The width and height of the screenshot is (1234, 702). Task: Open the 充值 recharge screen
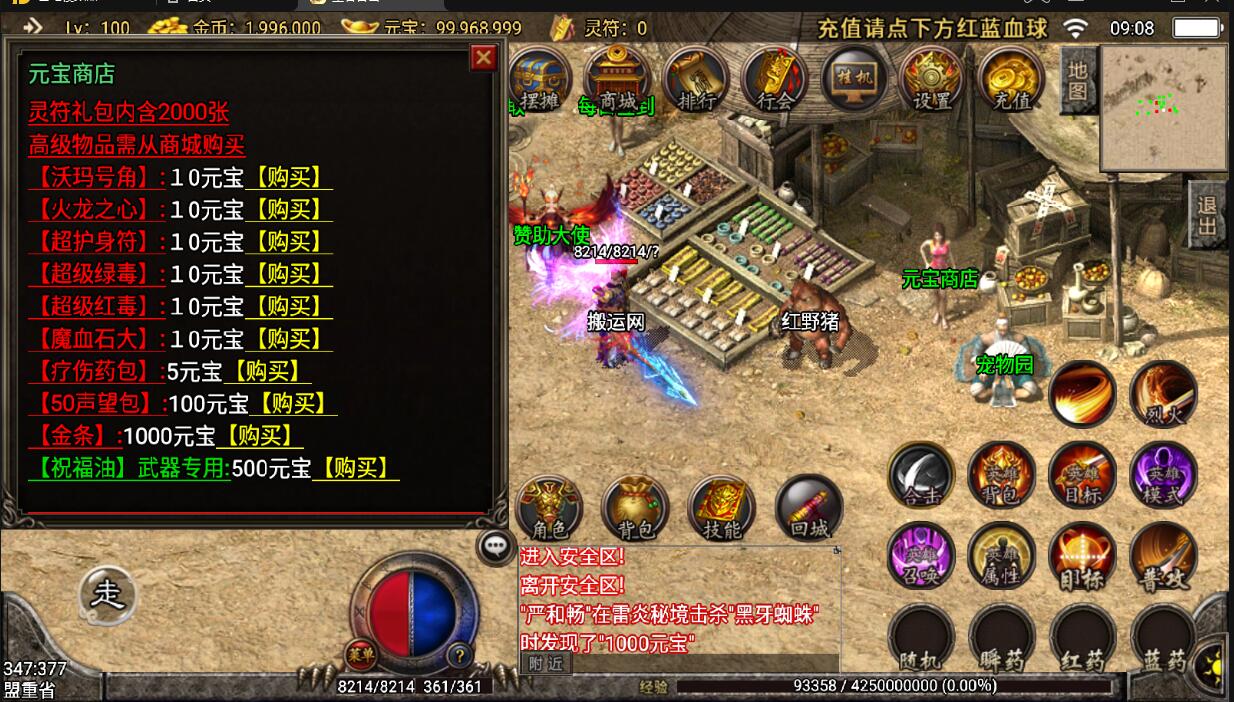[1011, 78]
